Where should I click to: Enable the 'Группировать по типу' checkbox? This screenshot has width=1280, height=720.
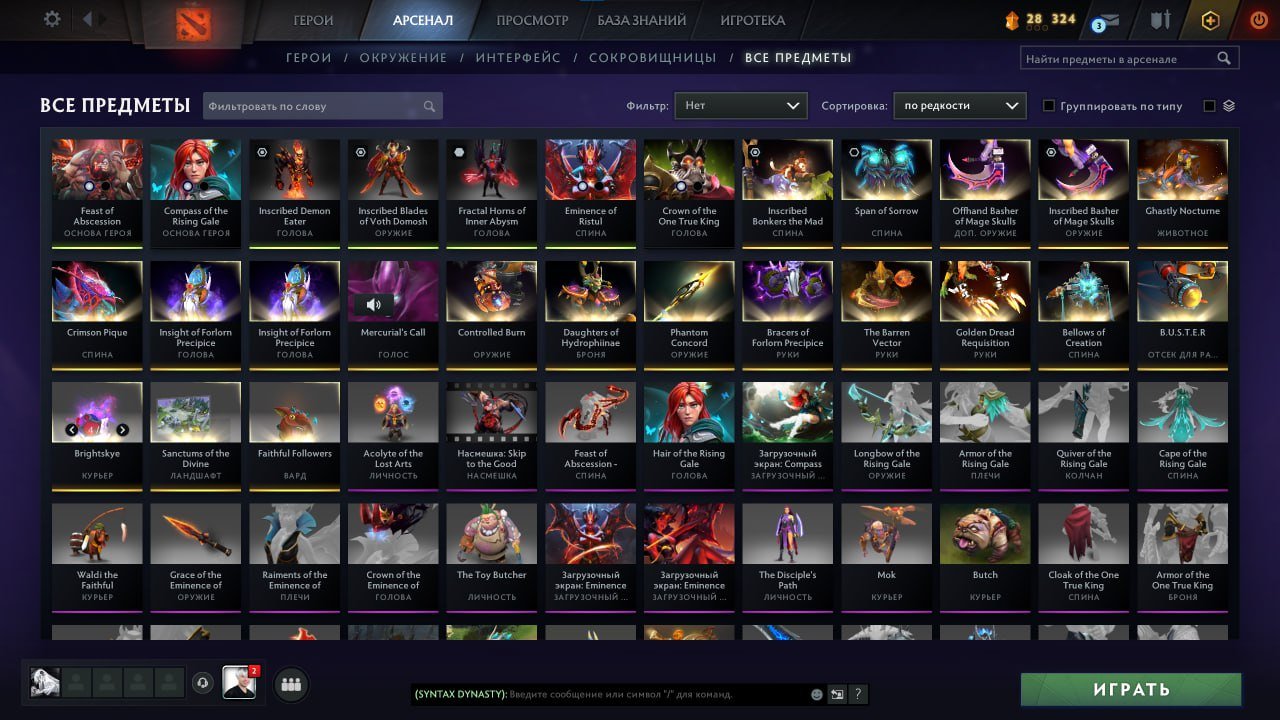[1049, 106]
